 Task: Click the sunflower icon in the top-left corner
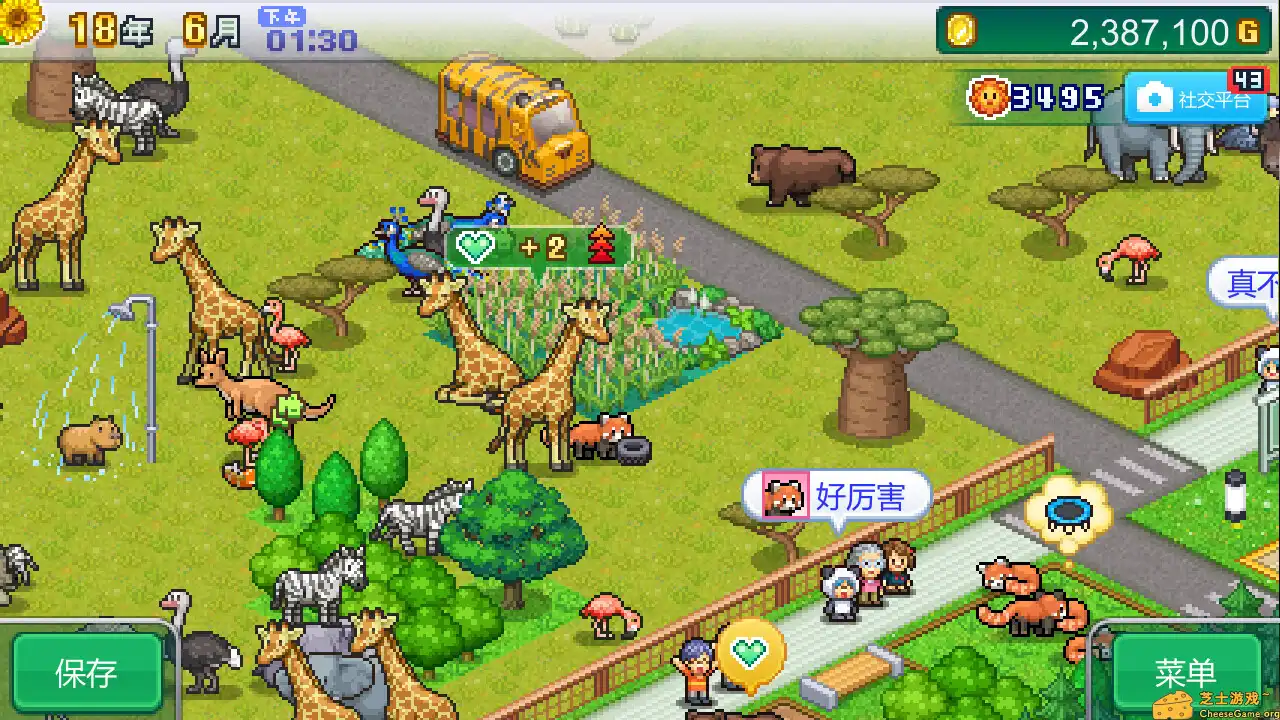click(x=20, y=20)
